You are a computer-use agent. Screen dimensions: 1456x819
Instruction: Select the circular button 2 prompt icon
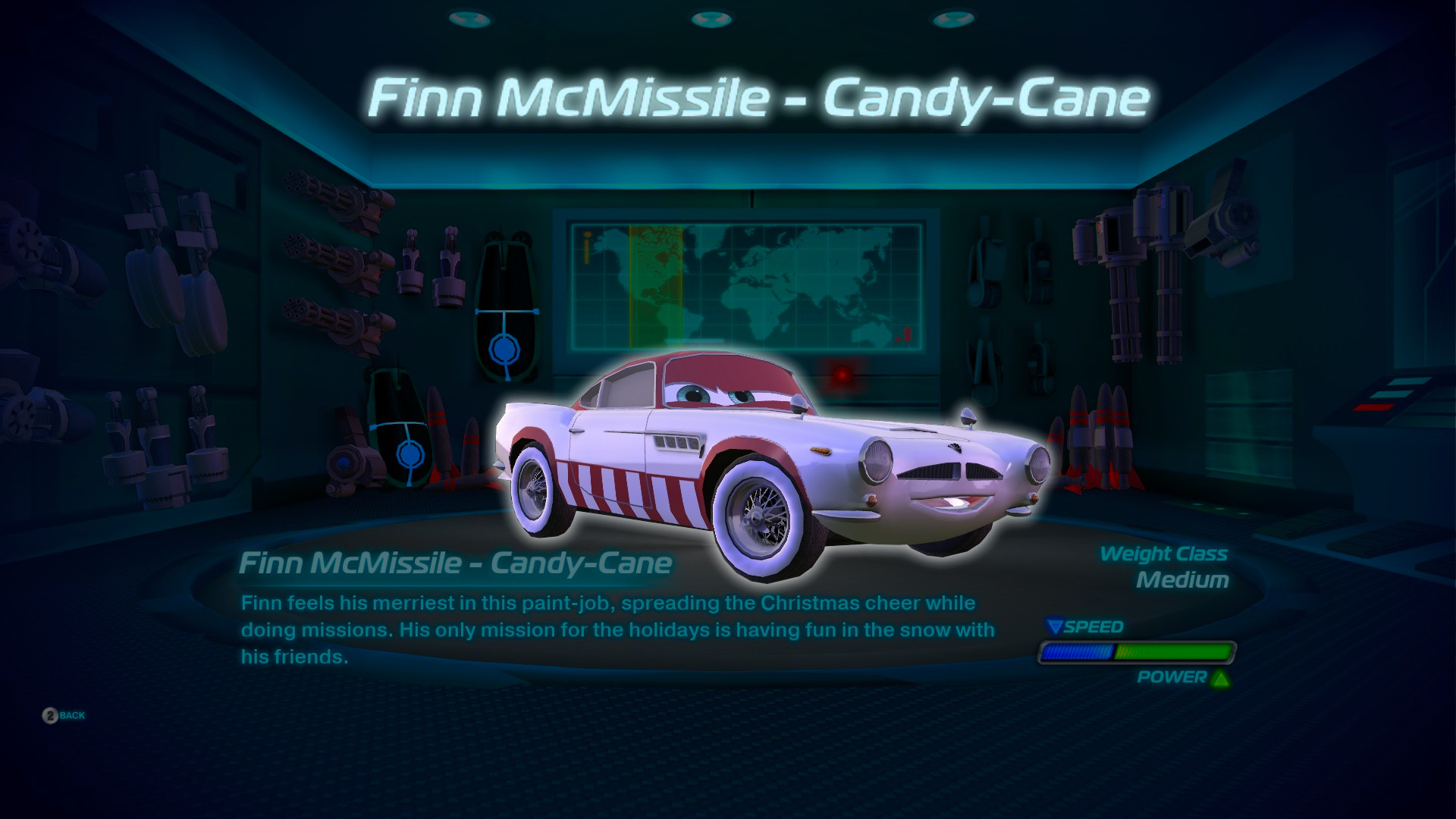click(x=52, y=714)
